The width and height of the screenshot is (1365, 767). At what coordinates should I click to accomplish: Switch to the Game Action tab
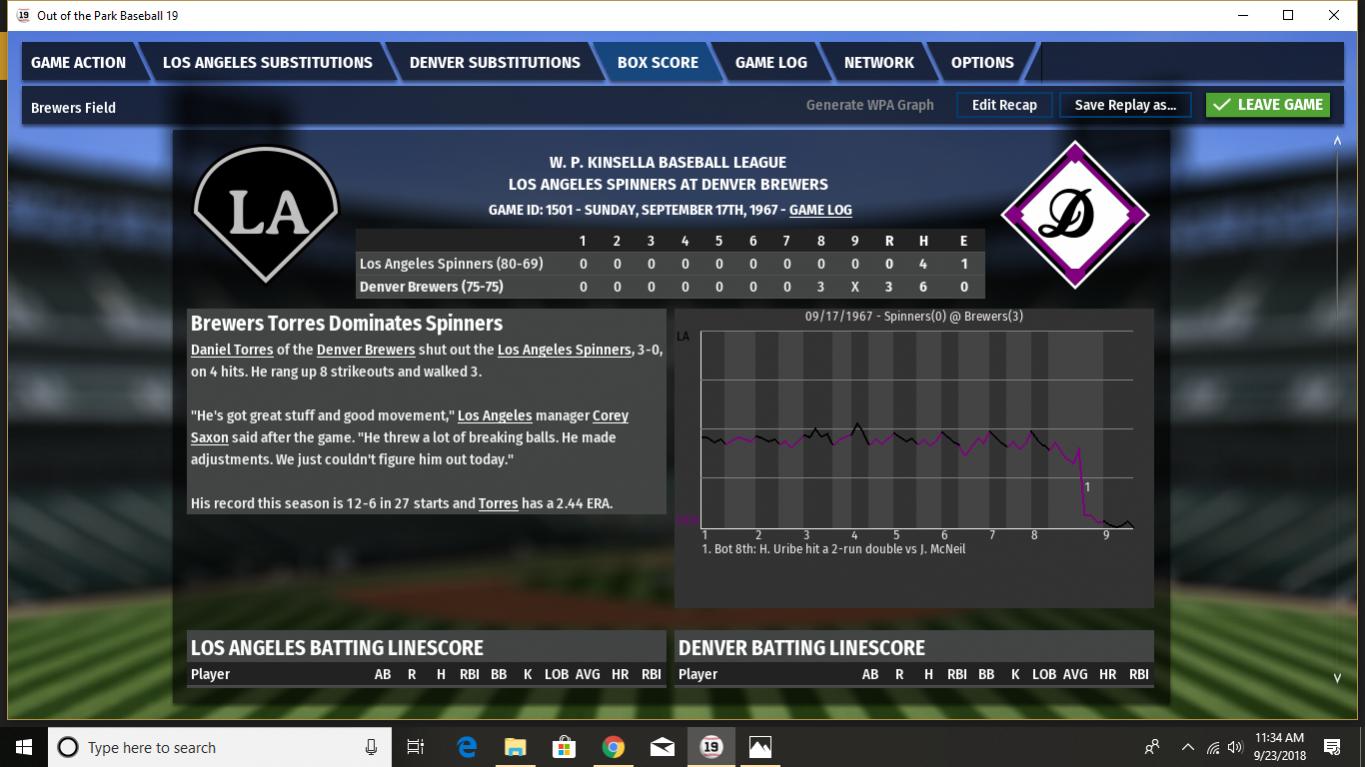[78, 62]
